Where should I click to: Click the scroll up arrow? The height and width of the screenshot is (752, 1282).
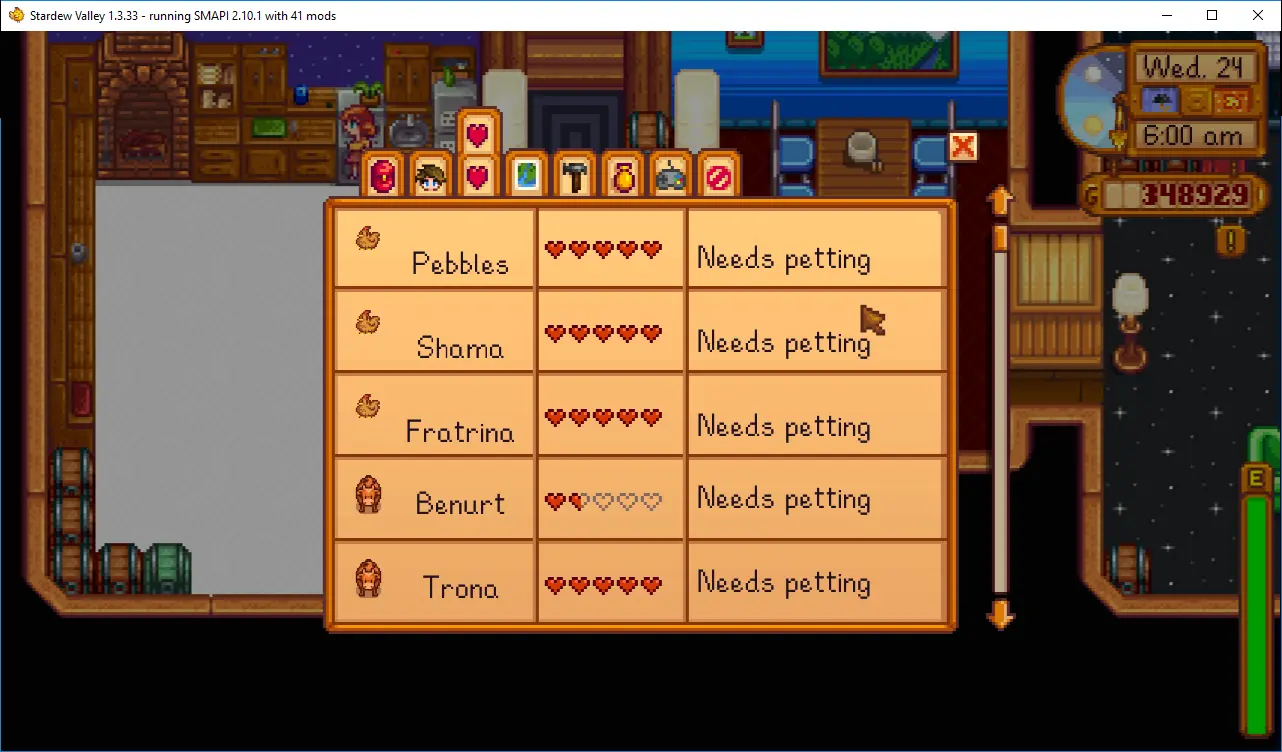999,201
